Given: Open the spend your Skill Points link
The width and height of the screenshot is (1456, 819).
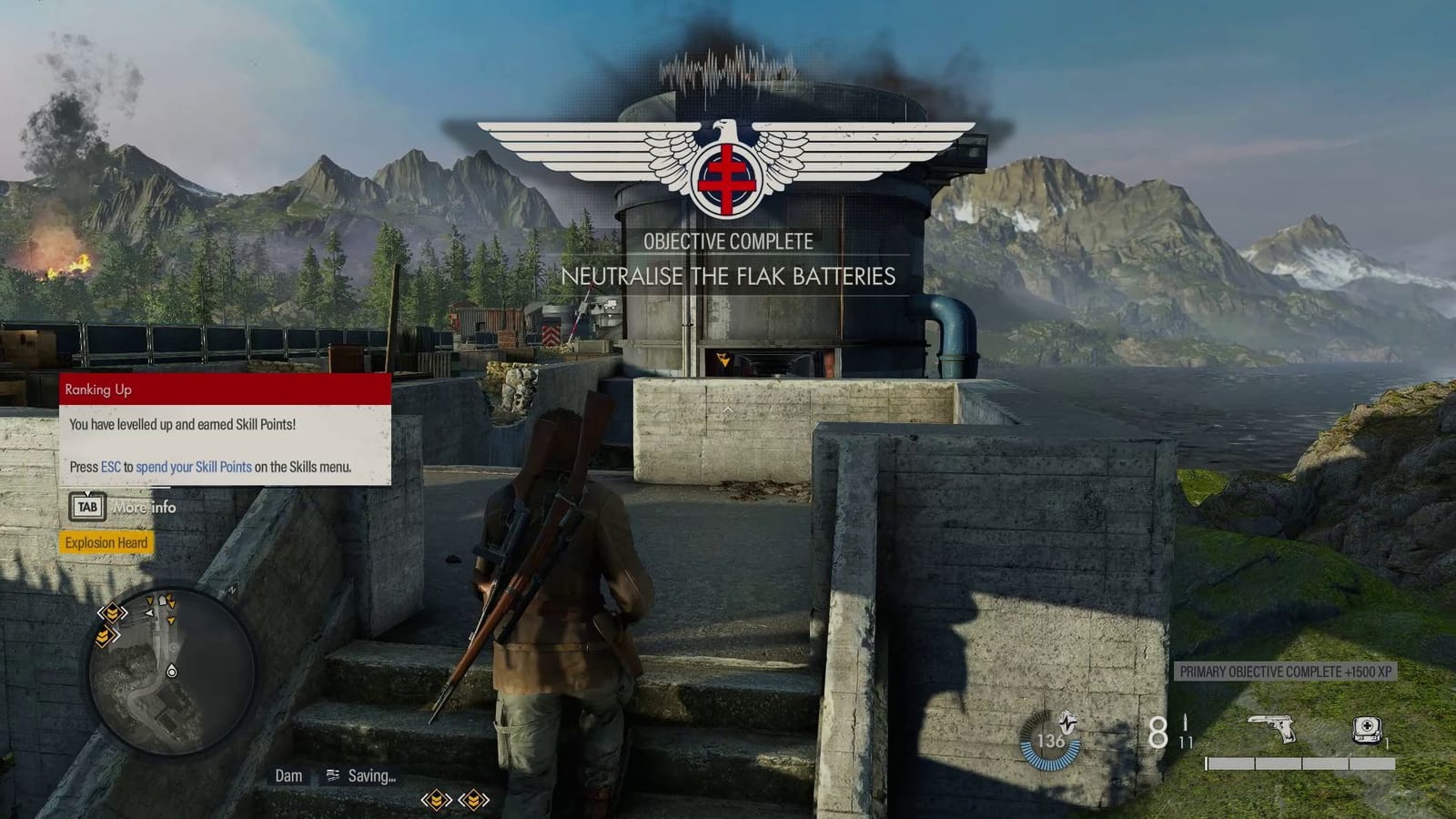Looking at the screenshot, I should [193, 466].
